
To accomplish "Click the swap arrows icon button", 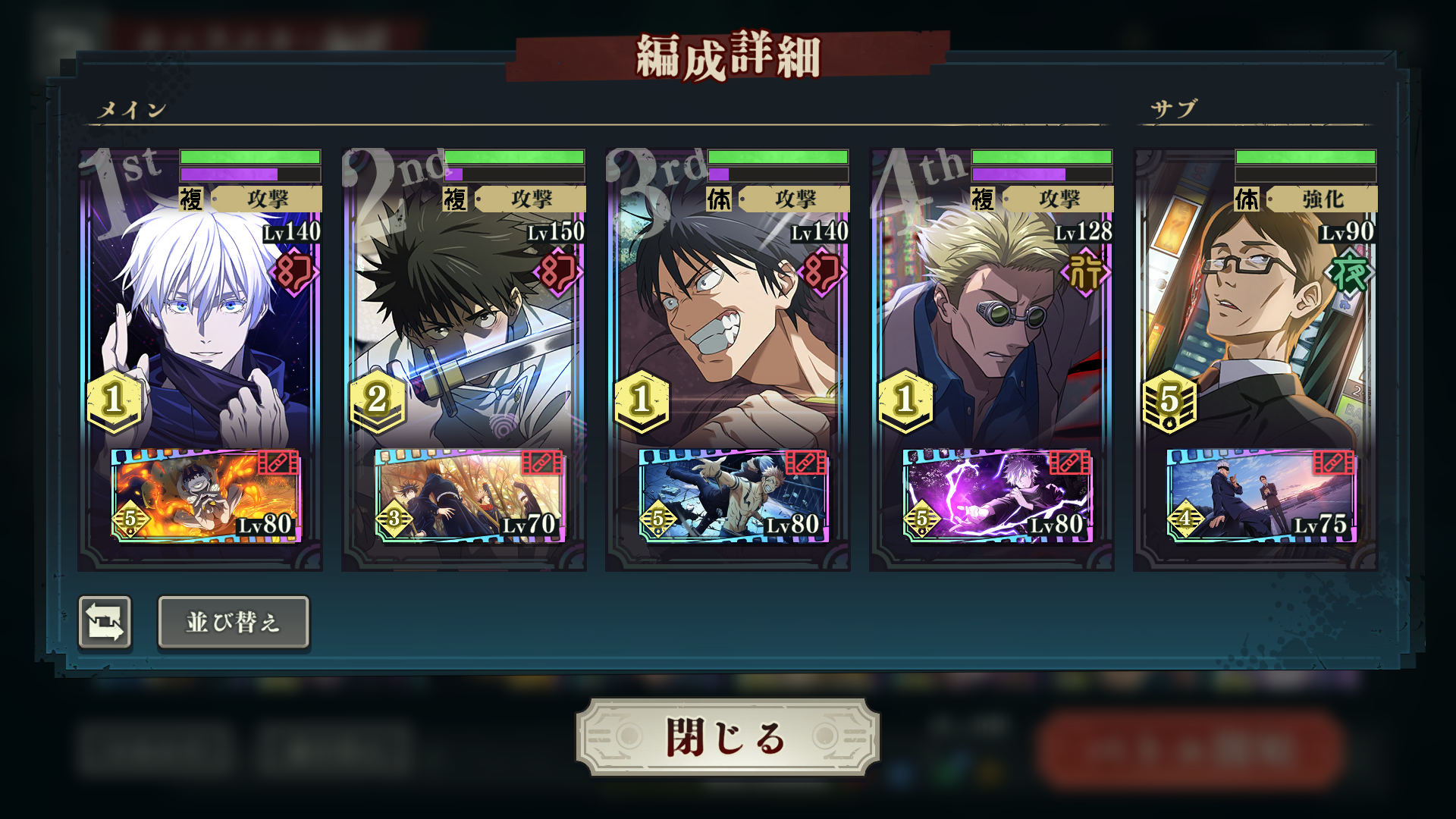I will (x=105, y=623).
